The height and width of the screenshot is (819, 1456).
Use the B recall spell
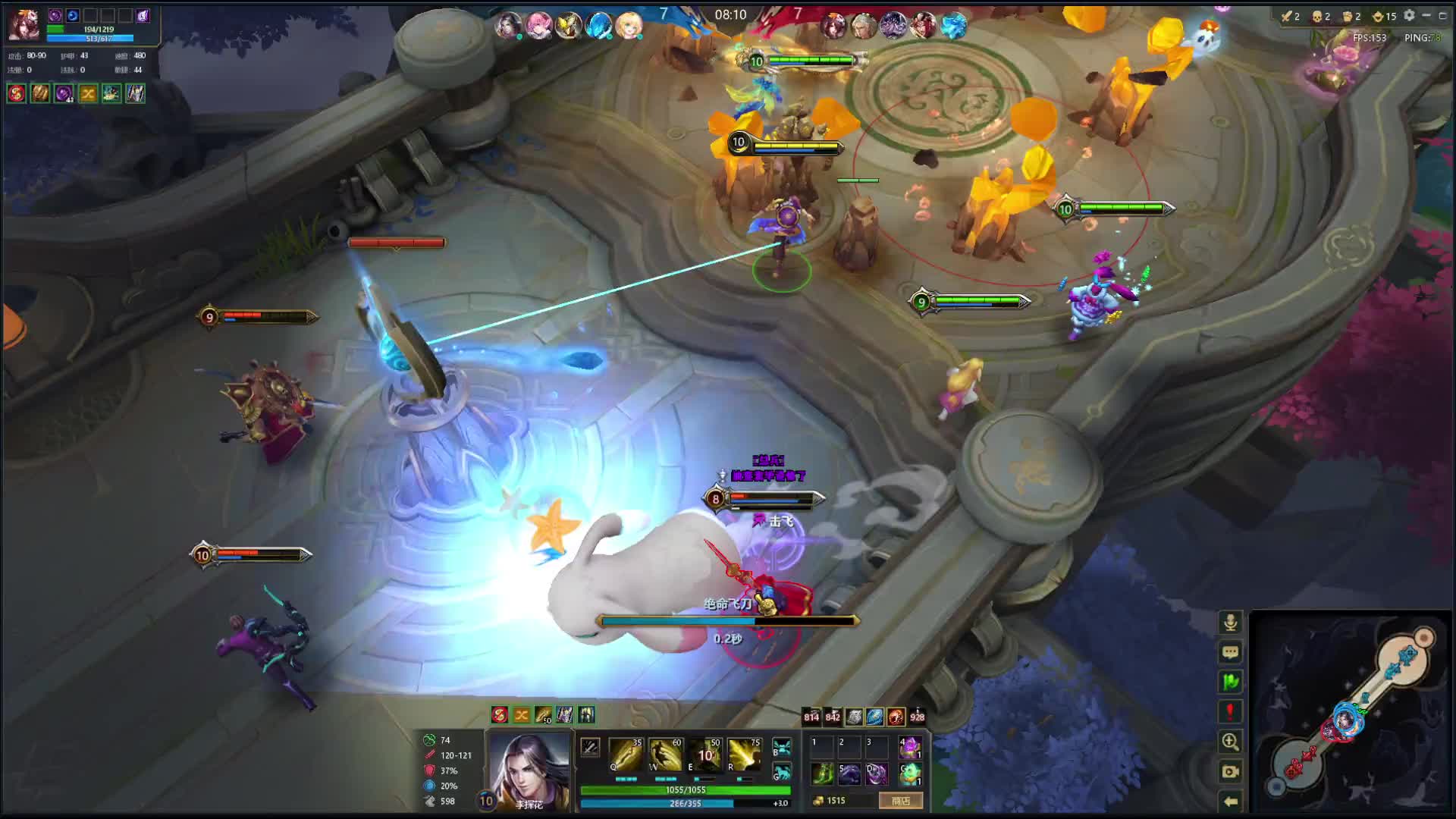(x=782, y=747)
